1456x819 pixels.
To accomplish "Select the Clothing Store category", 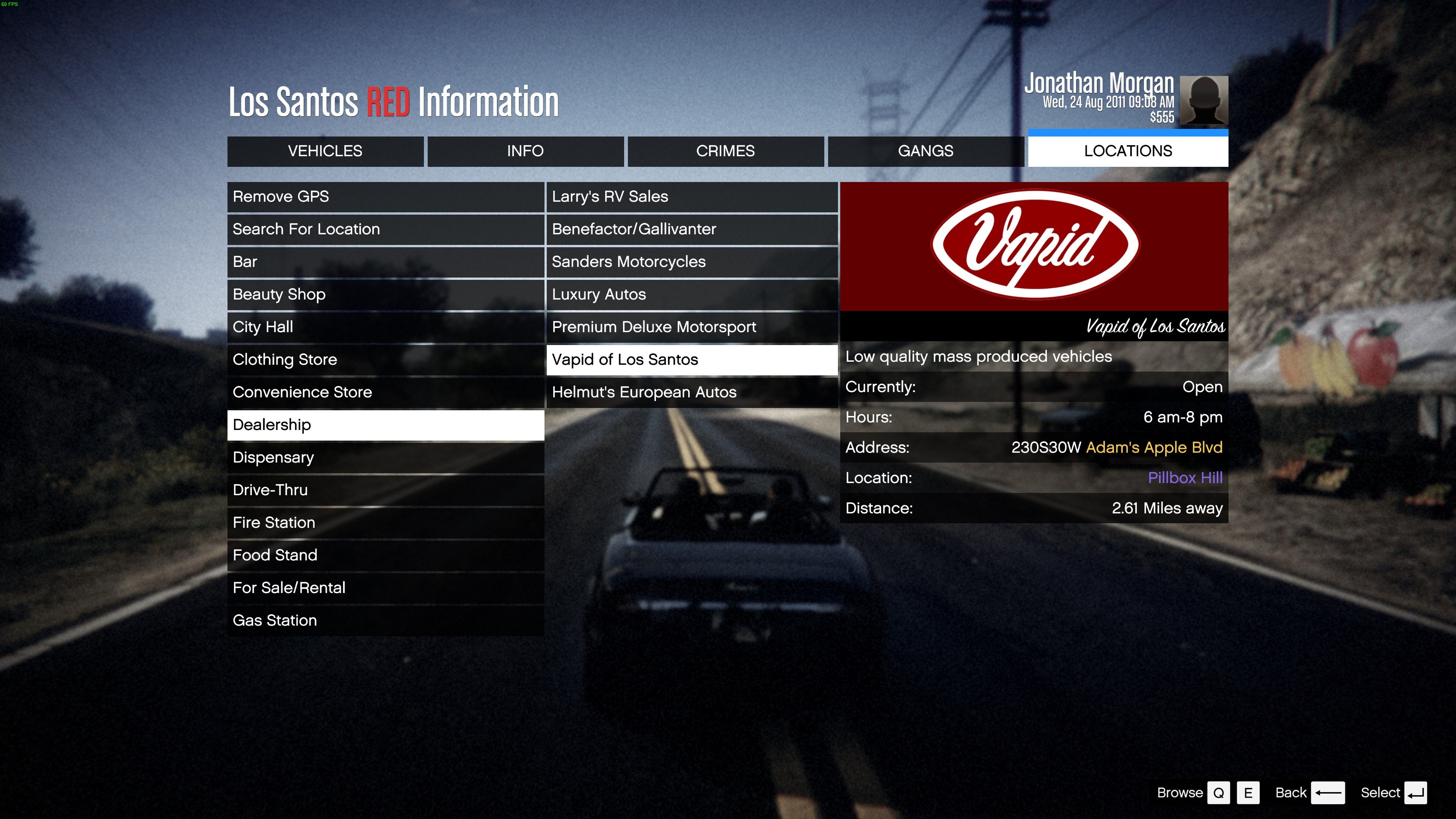I will 386,359.
